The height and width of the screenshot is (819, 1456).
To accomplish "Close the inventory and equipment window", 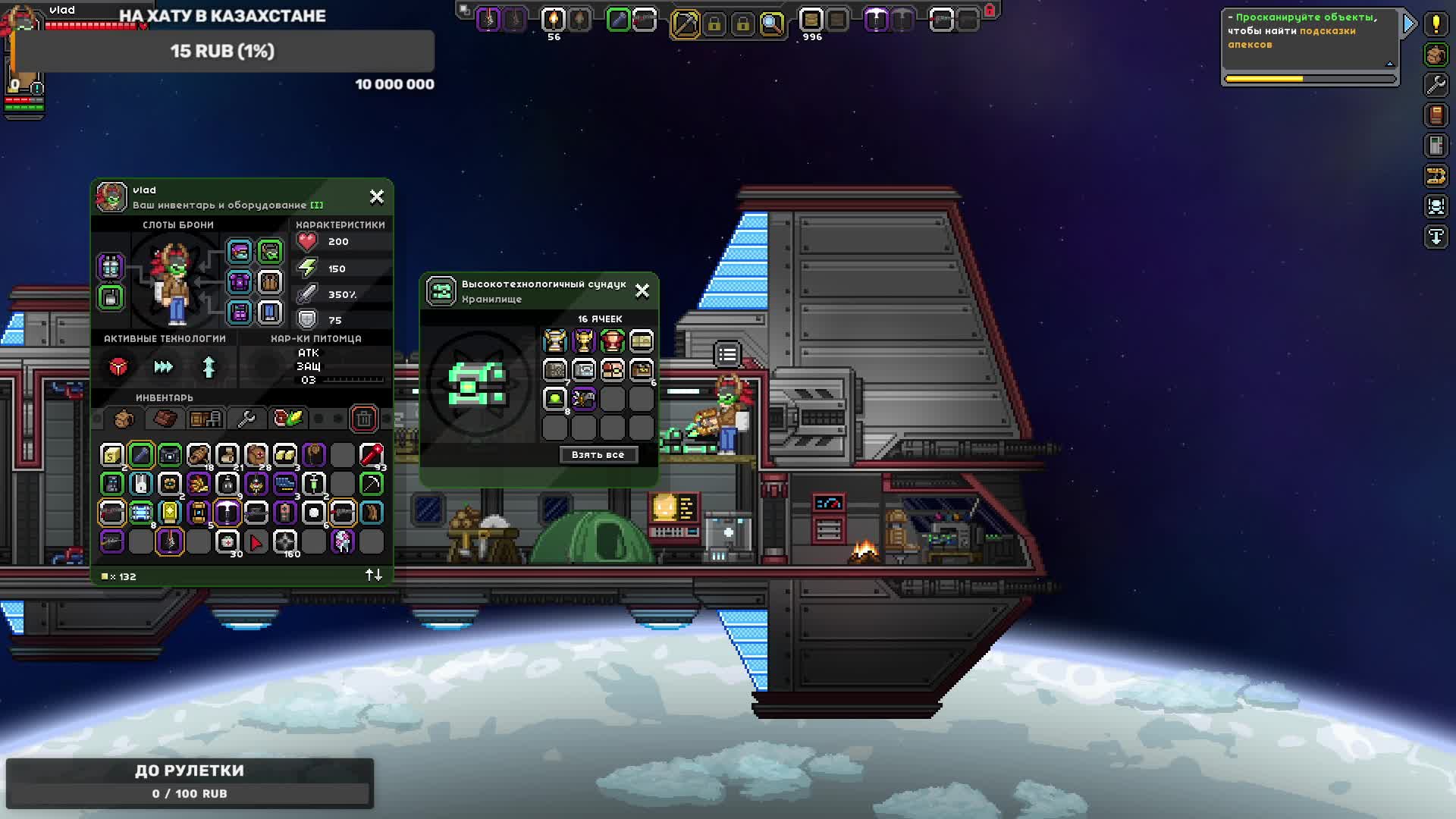I will [377, 197].
